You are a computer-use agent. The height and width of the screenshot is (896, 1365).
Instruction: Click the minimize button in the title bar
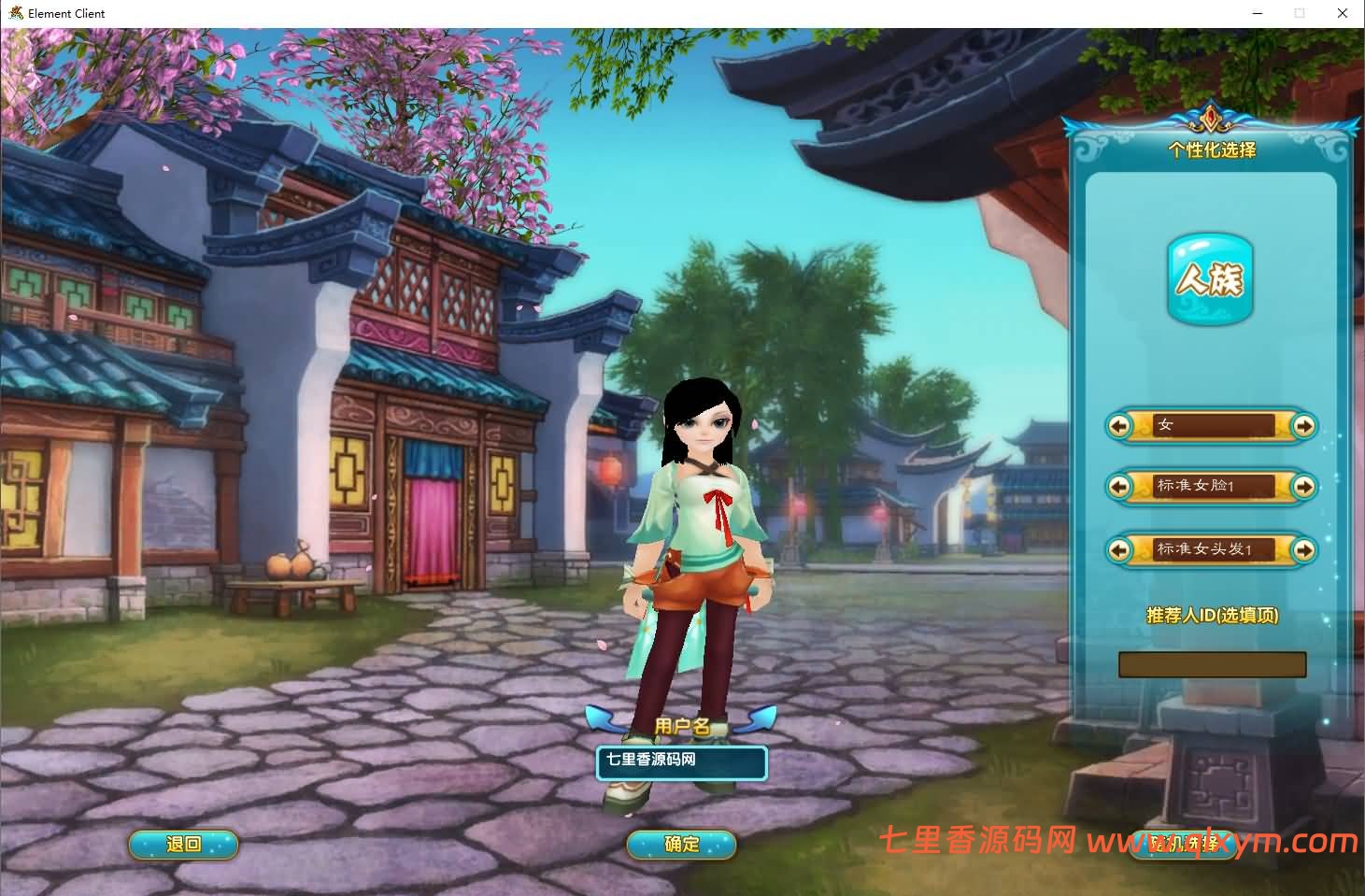[1257, 13]
